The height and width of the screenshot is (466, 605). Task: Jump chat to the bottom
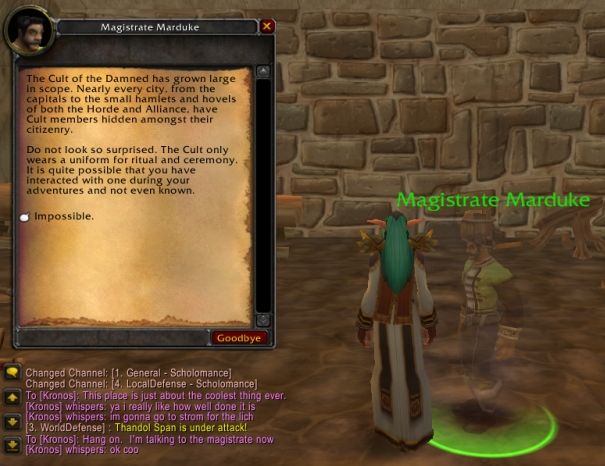(x=12, y=443)
